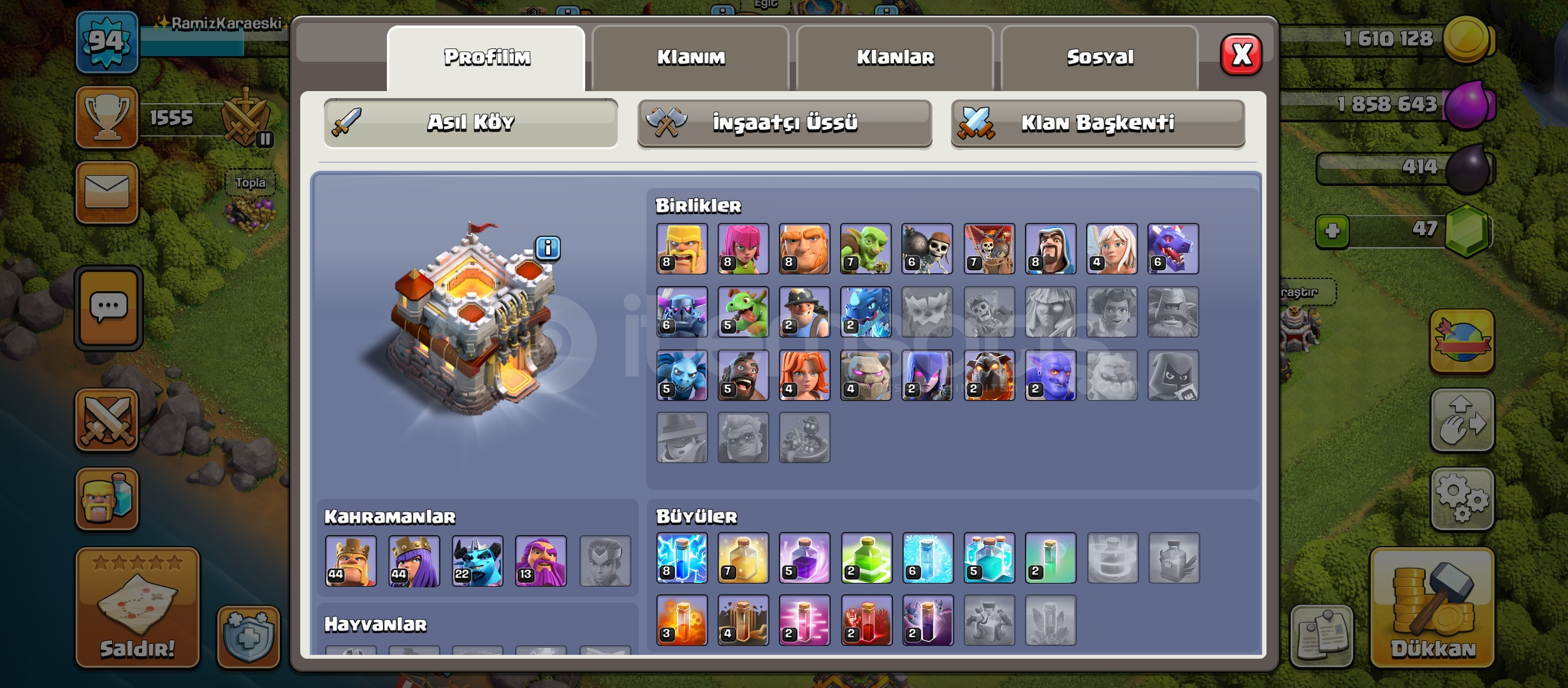Image resolution: width=1568 pixels, height=688 pixels.
Task: Open the attack log swords icon
Action: [106, 420]
